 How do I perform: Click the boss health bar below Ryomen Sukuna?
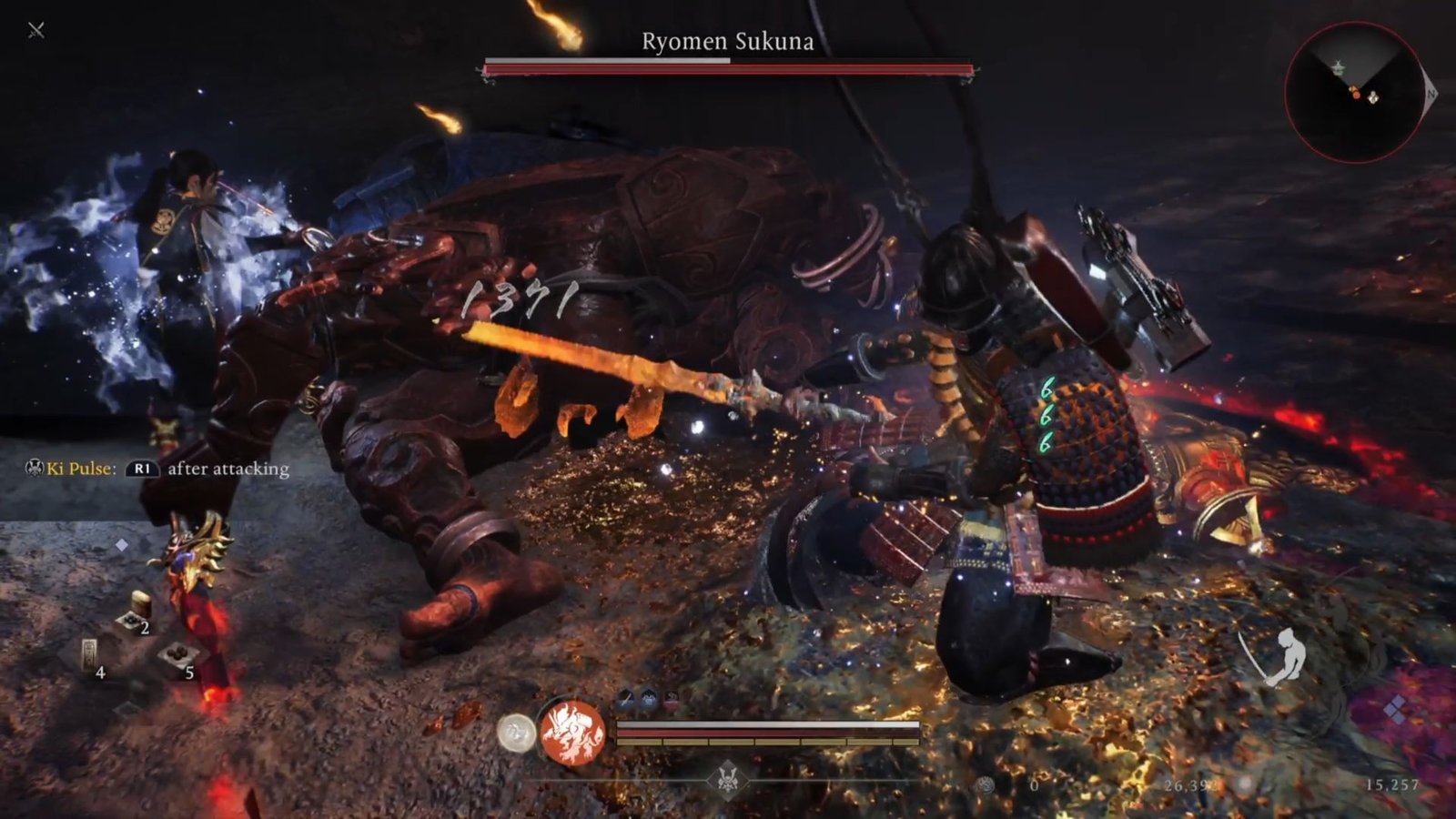pyautogui.click(x=728, y=66)
